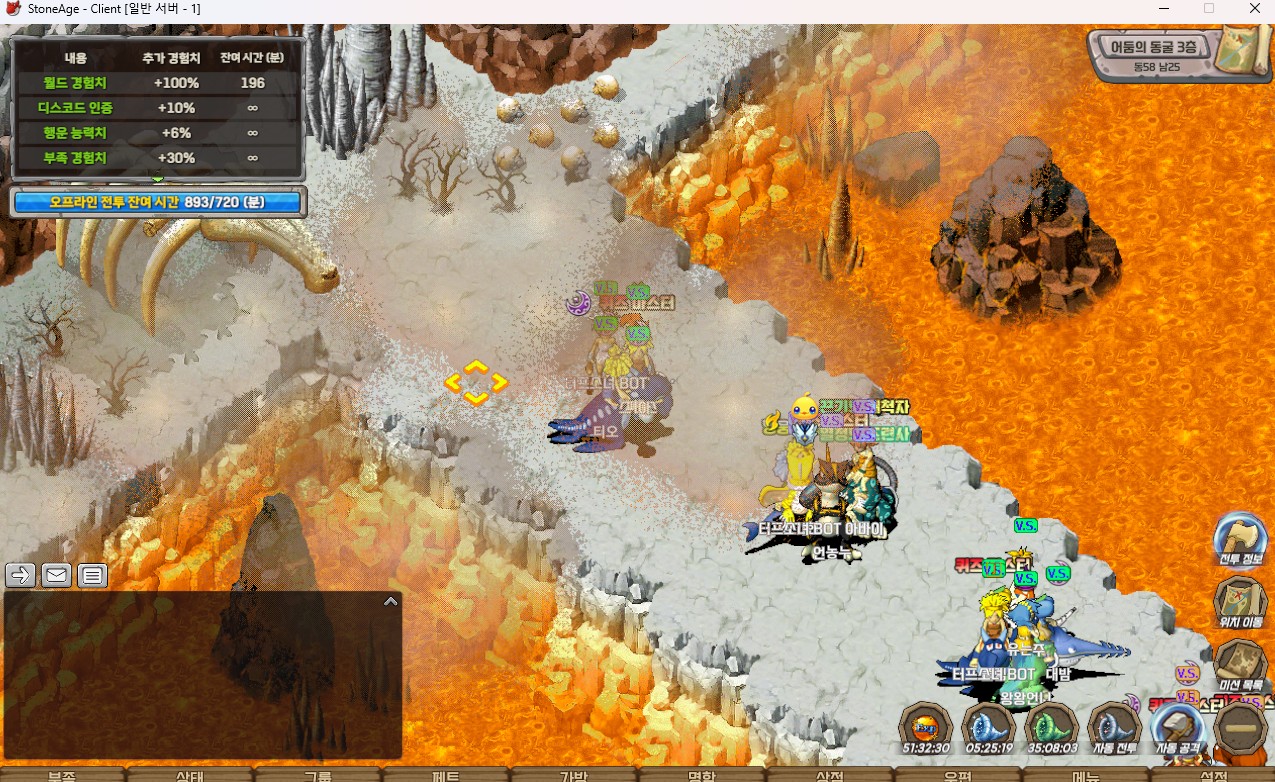Viewport: 1275px width, 782px height.
Task: Open the 페트 pet menu tab
Action: click(446, 775)
